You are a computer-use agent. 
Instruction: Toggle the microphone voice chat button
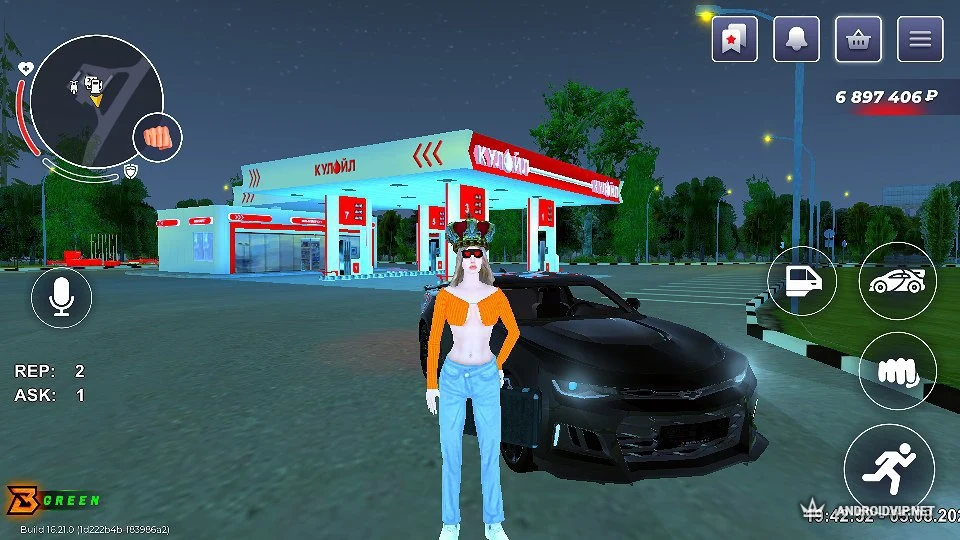tap(61, 297)
